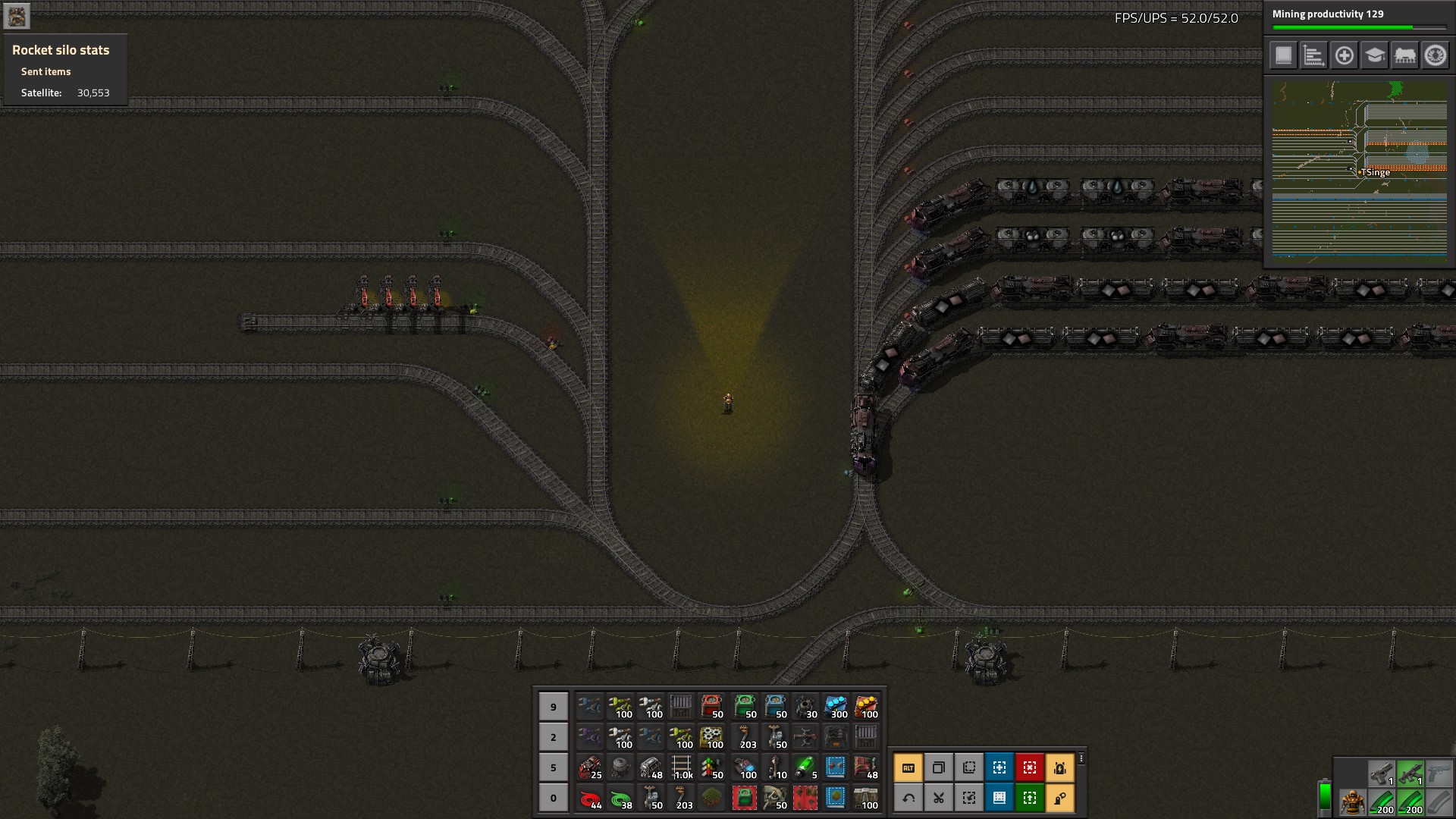This screenshot has width=1456, height=819.
Task: Select the rail stack with 1.0k
Action: 682,767
